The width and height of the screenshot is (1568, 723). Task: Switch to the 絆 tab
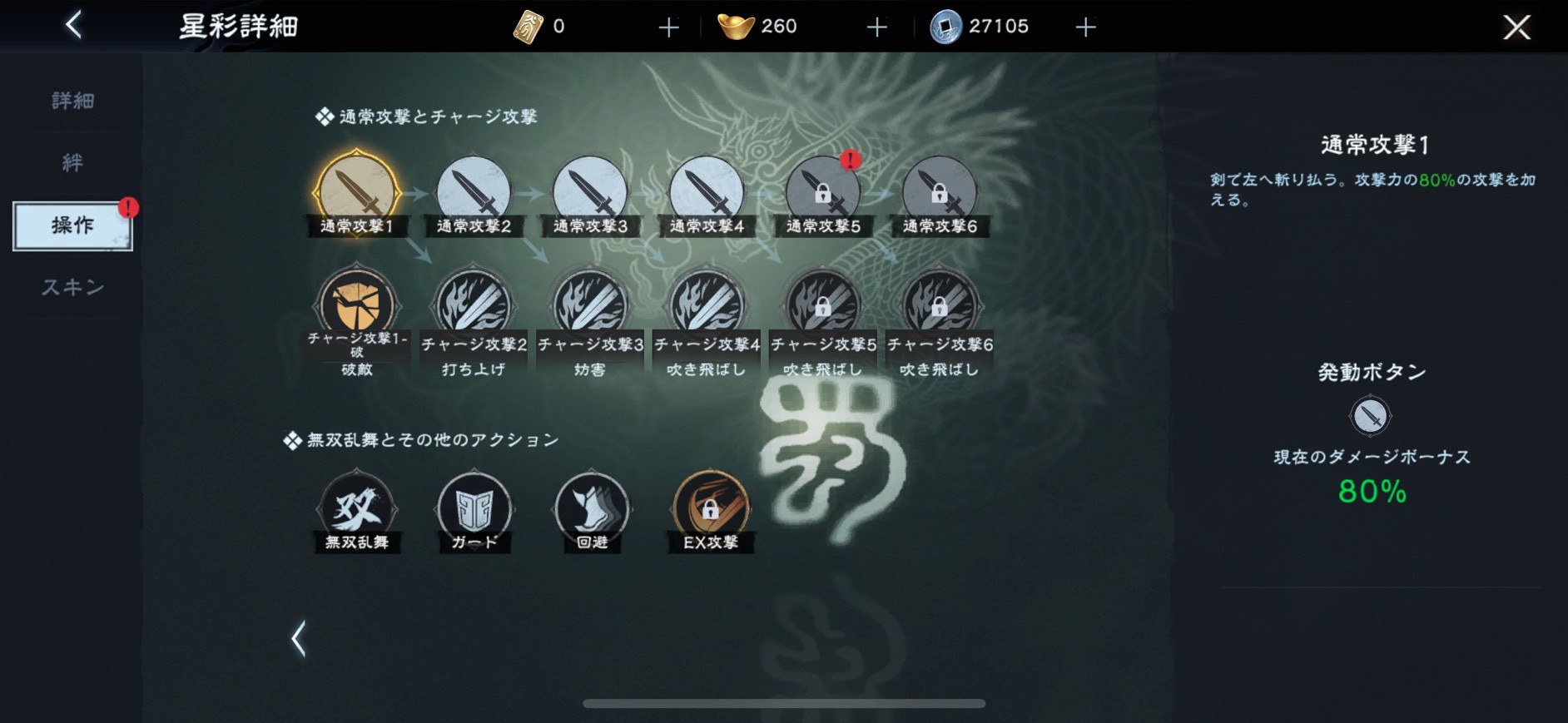[x=72, y=163]
